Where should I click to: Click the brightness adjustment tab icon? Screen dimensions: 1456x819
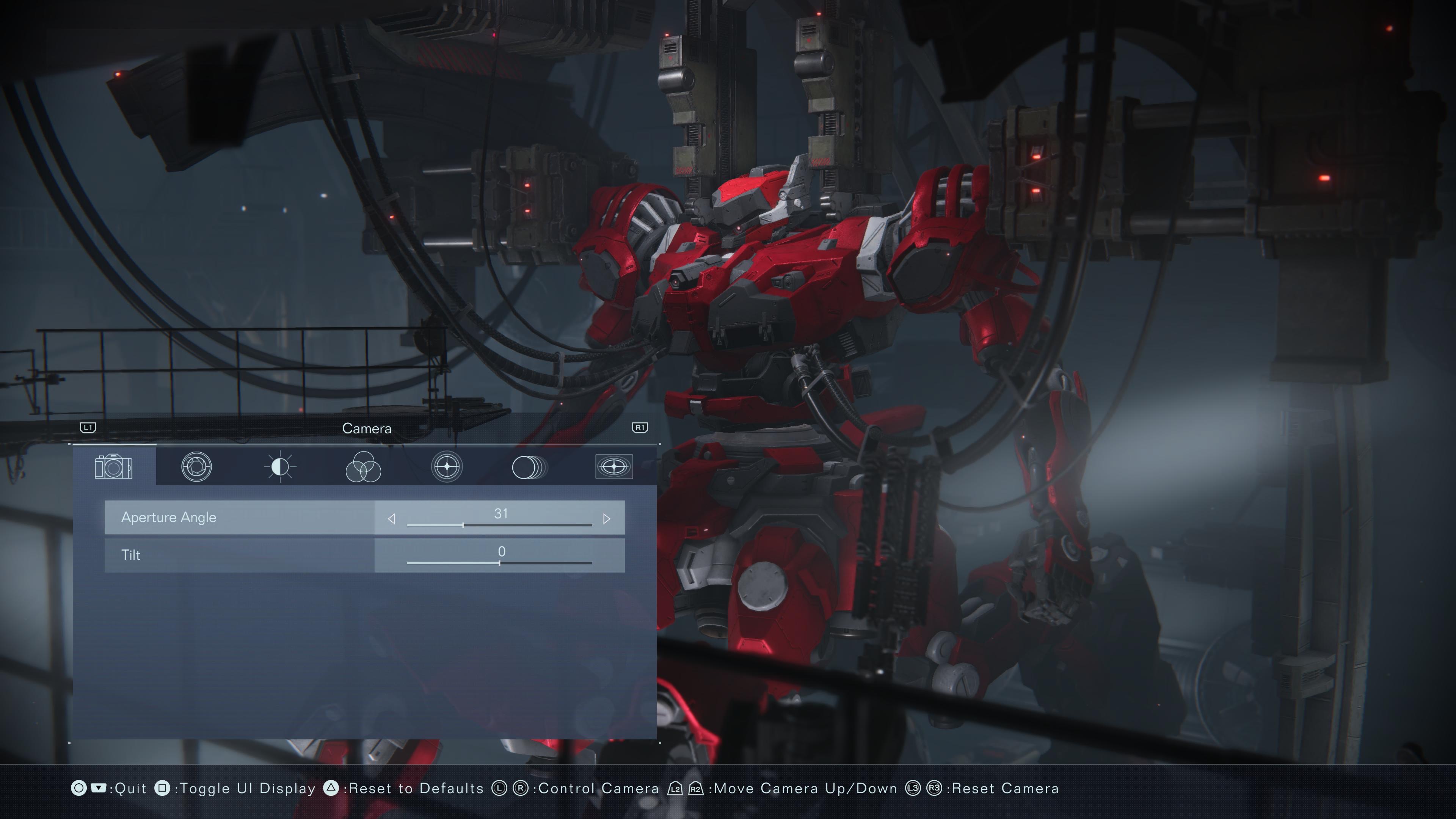coord(280,466)
